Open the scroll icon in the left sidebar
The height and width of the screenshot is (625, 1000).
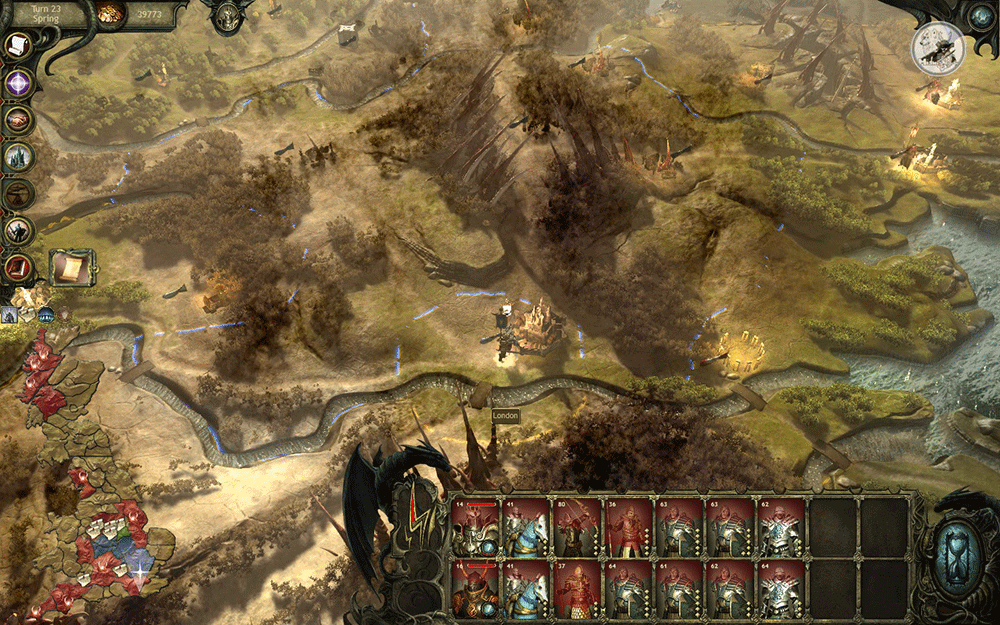(18, 46)
